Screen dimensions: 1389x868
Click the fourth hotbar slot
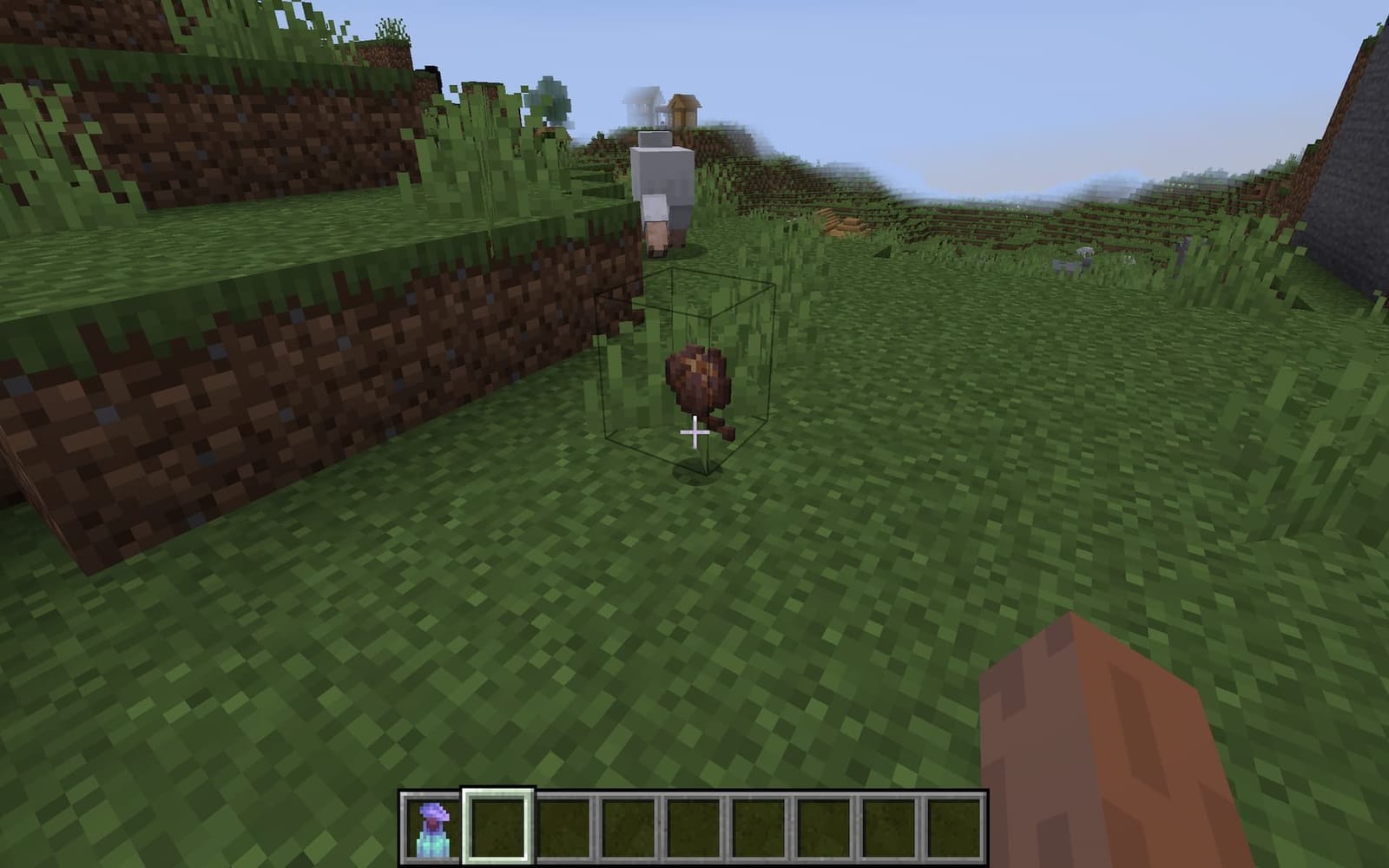(x=627, y=826)
